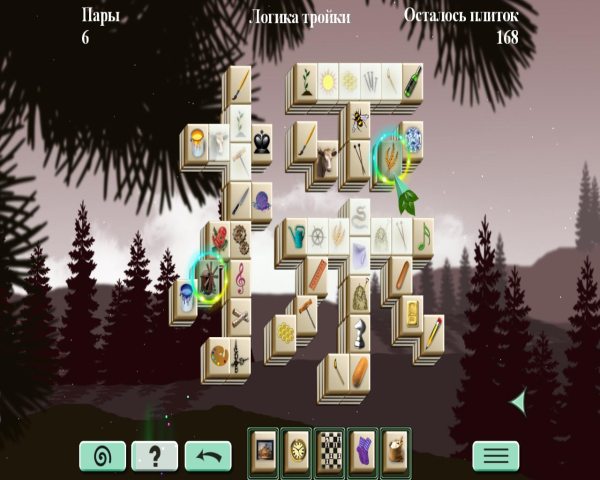Select the purple socks tile in the tray
This screenshot has height=480, width=600.
coord(361,445)
